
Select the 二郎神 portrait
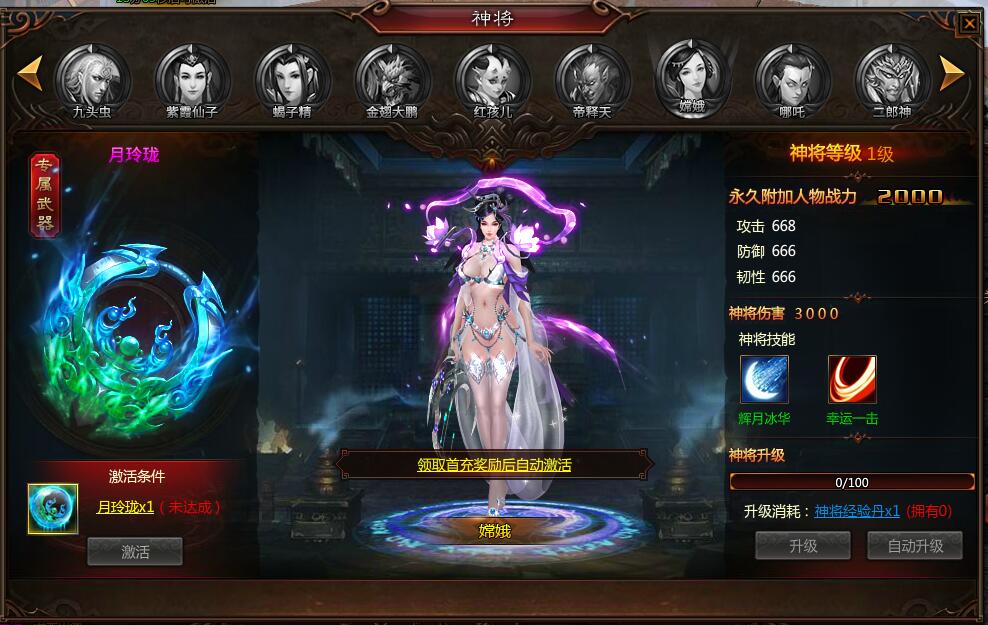[892, 76]
